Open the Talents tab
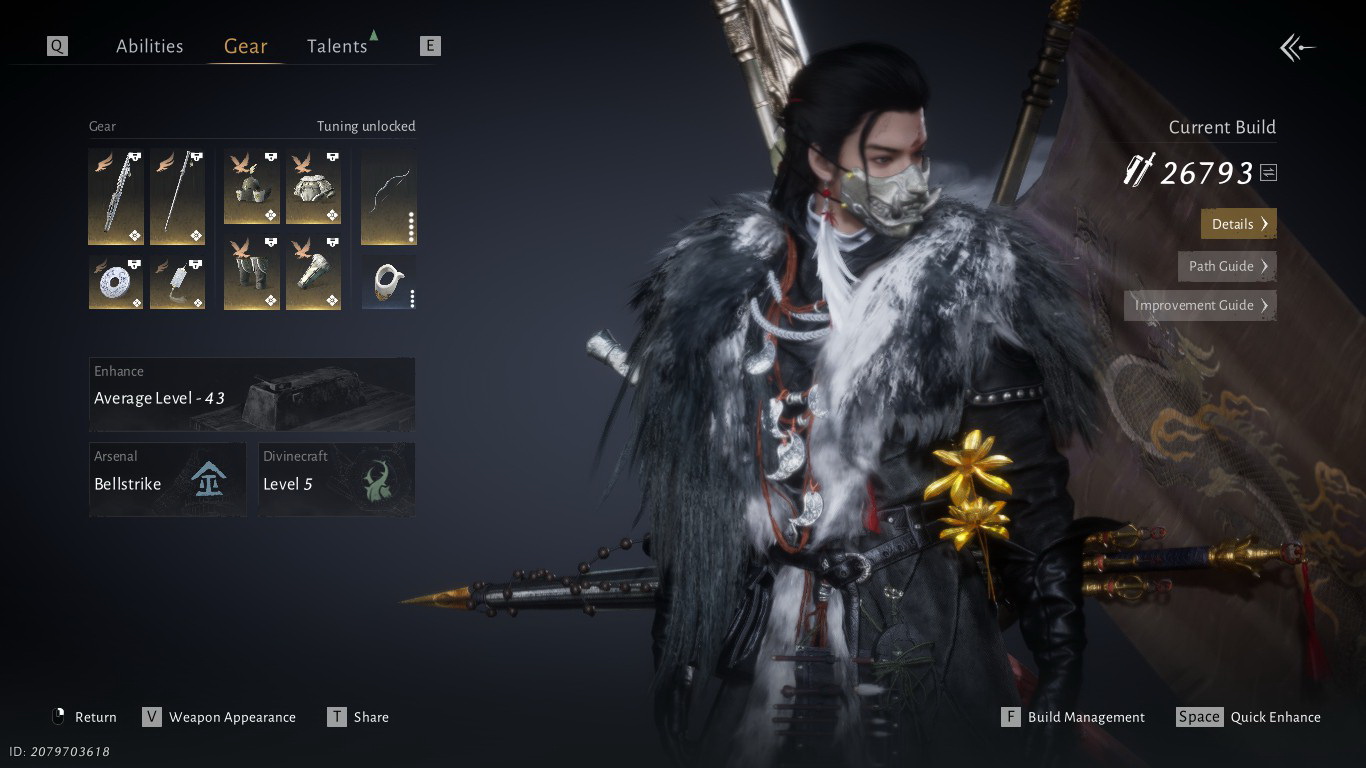1366x768 pixels. pyautogui.click(x=337, y=46)
